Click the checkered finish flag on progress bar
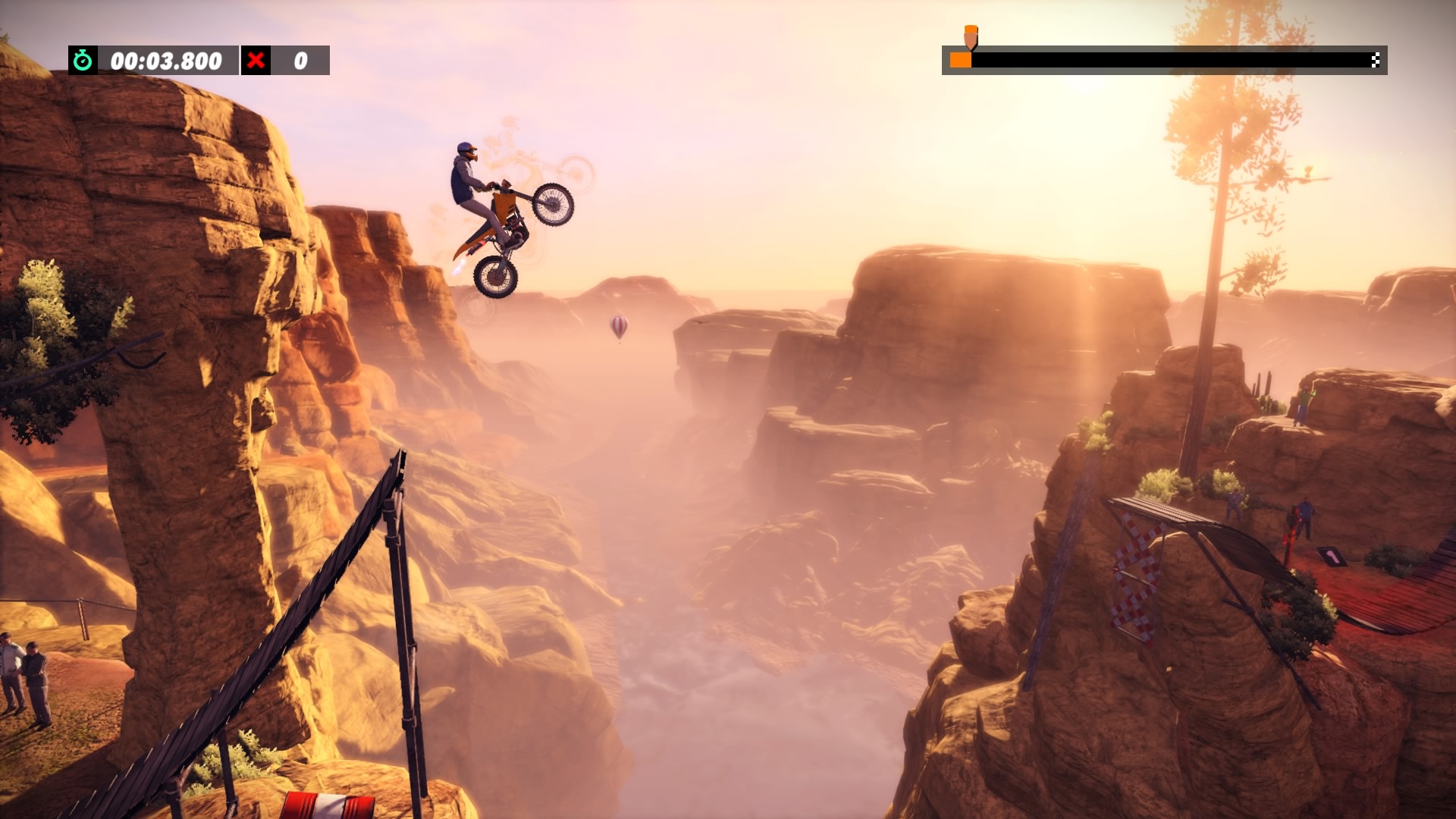The height and width of the screenshot is (819, 1456). pyautogui.click(x=1375, y=61)
